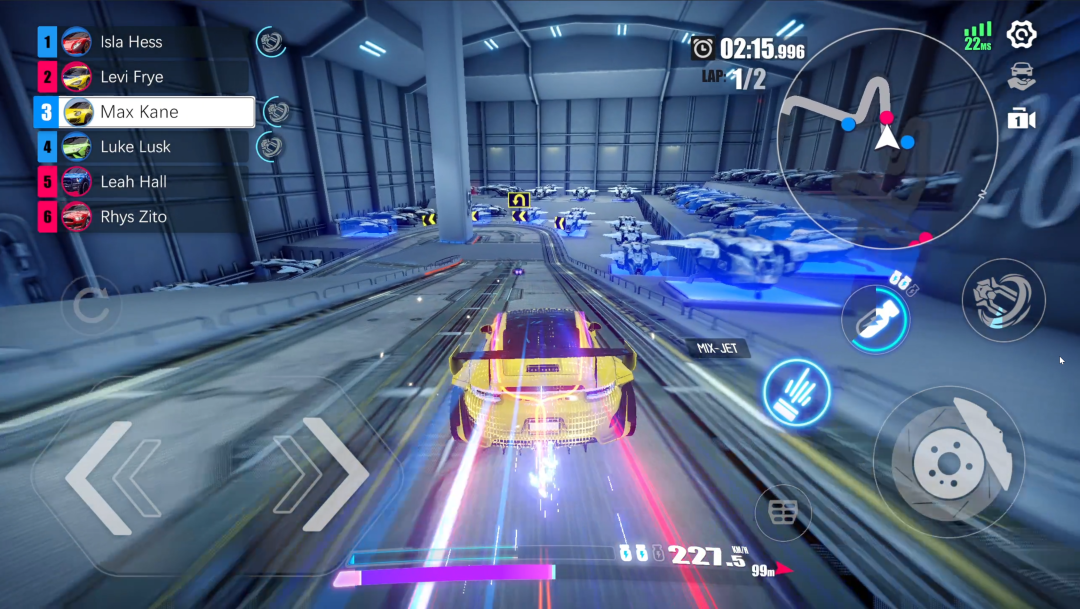This screenshot has height=609, width=1080.
Task: Trigger the glowing blue exhaust flame skill
Action: tap(799, 389)
